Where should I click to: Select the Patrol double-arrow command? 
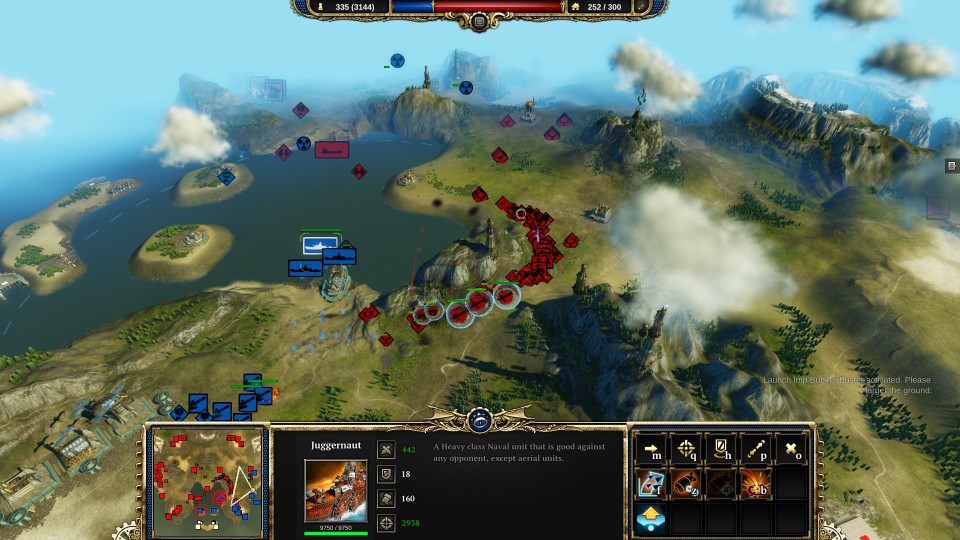(756, 450)
